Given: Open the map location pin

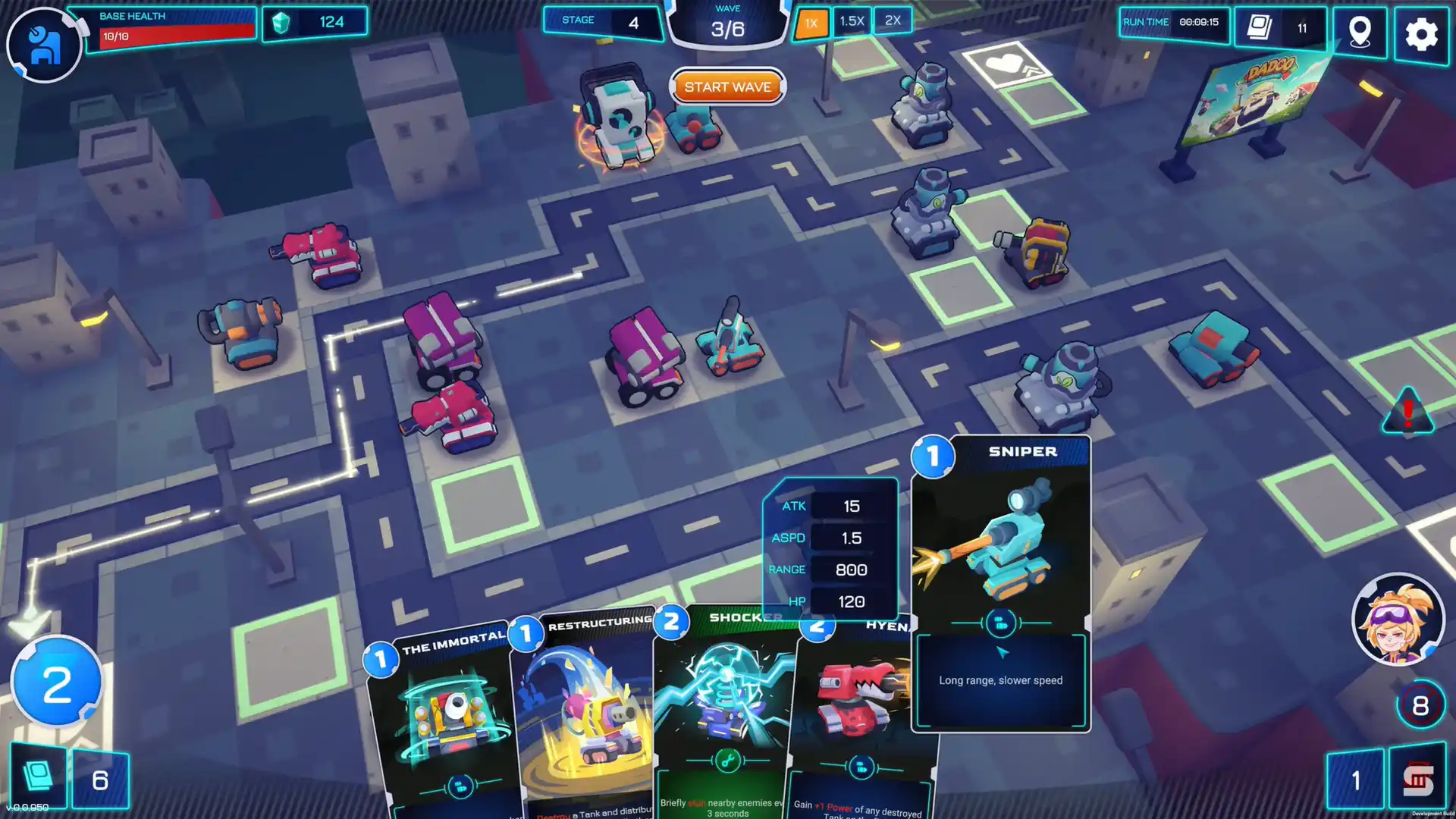Looking at the screenshot, I should click(1360, 33).
